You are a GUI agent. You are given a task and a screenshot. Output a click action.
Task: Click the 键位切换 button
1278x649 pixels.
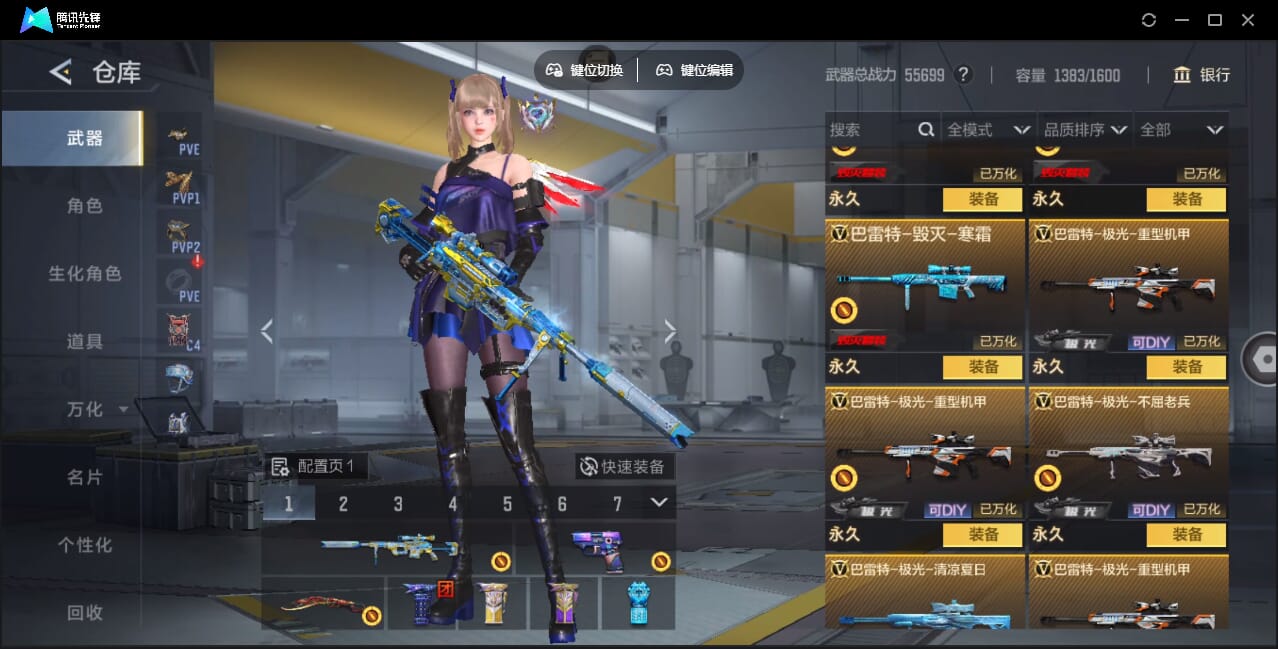click(x=585, y=70)
